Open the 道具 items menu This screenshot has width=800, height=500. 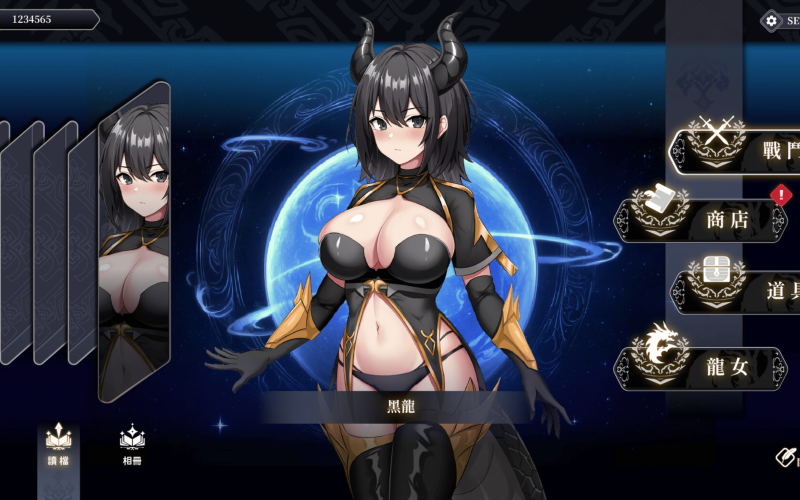click(x=738, y=291)
